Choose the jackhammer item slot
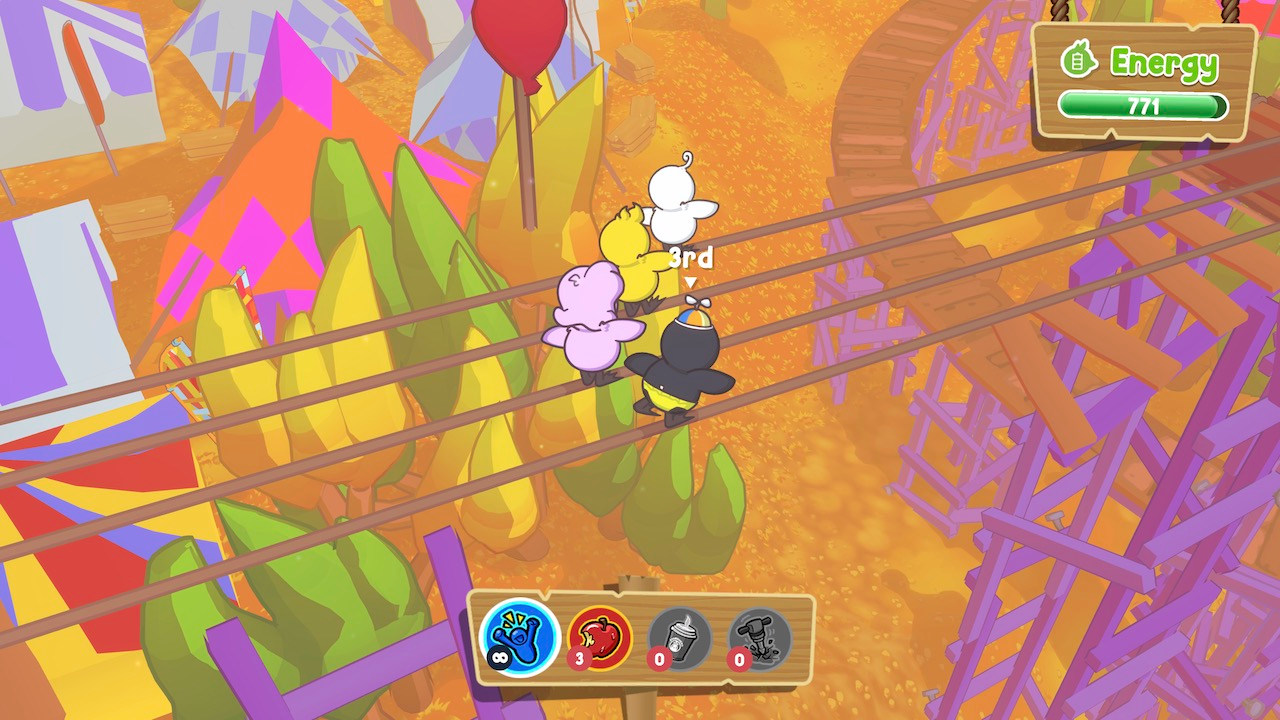 [760, 637]
